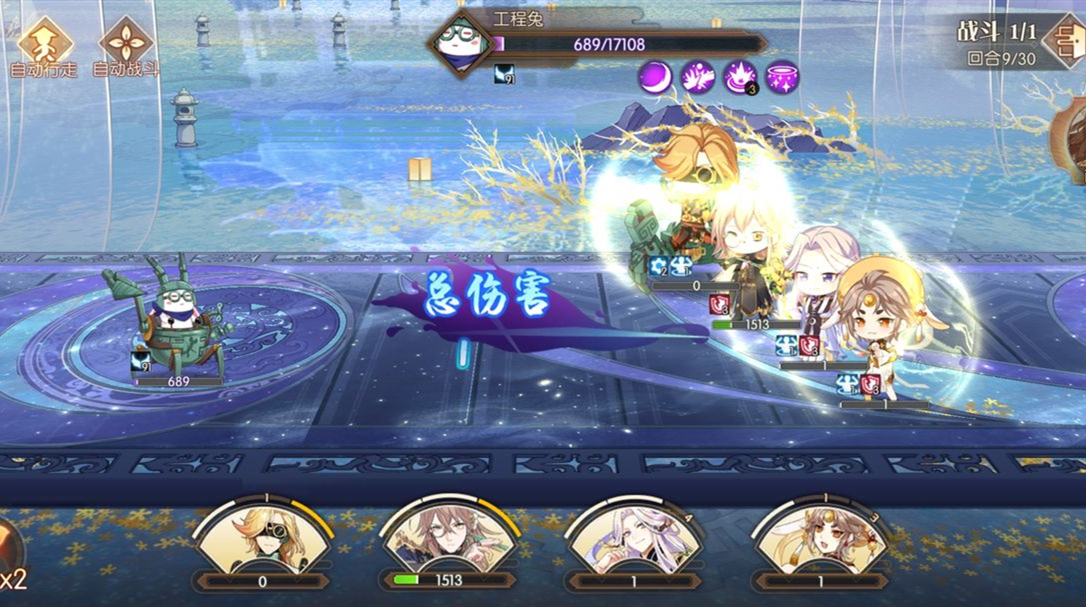This screenshot has height=607, width=1086.
Task: Inspect the boss skill icon marked 3
Action: coord(740,77)
